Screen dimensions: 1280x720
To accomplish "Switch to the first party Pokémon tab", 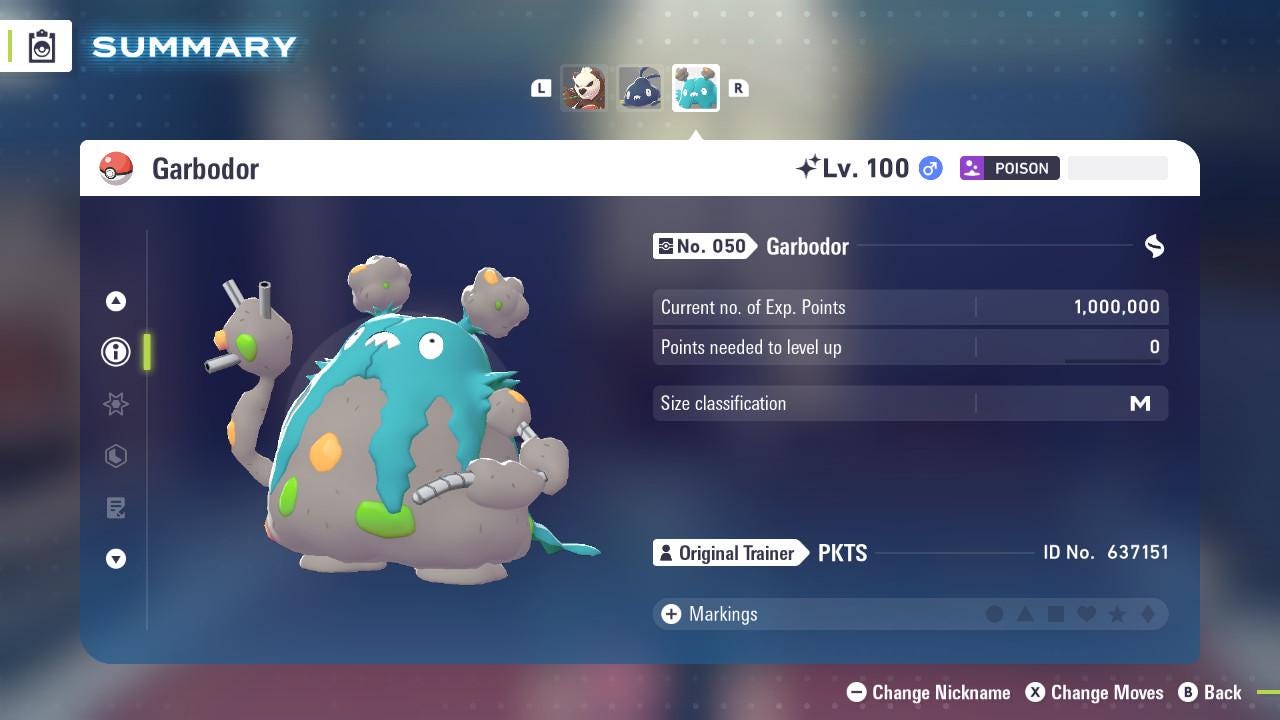I will pyautogui.click(x=585, y=88).
